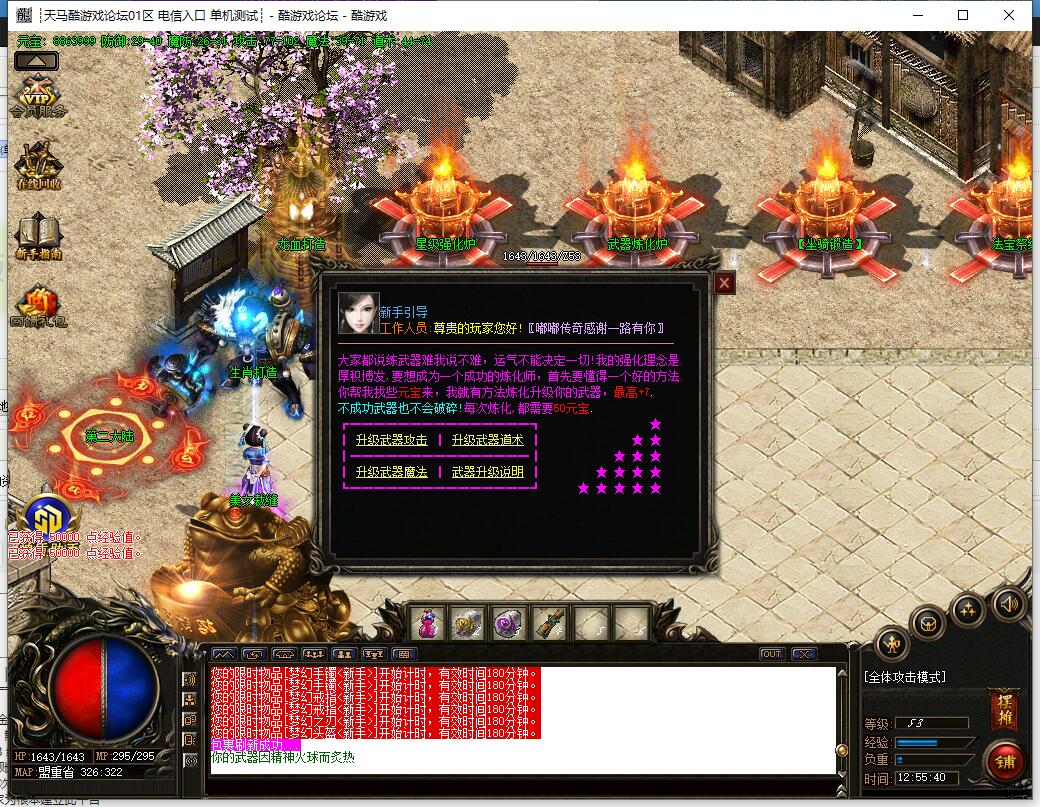Pick the 升级武器魔法 option
The image size is (1040, 807).
[390, 472]
